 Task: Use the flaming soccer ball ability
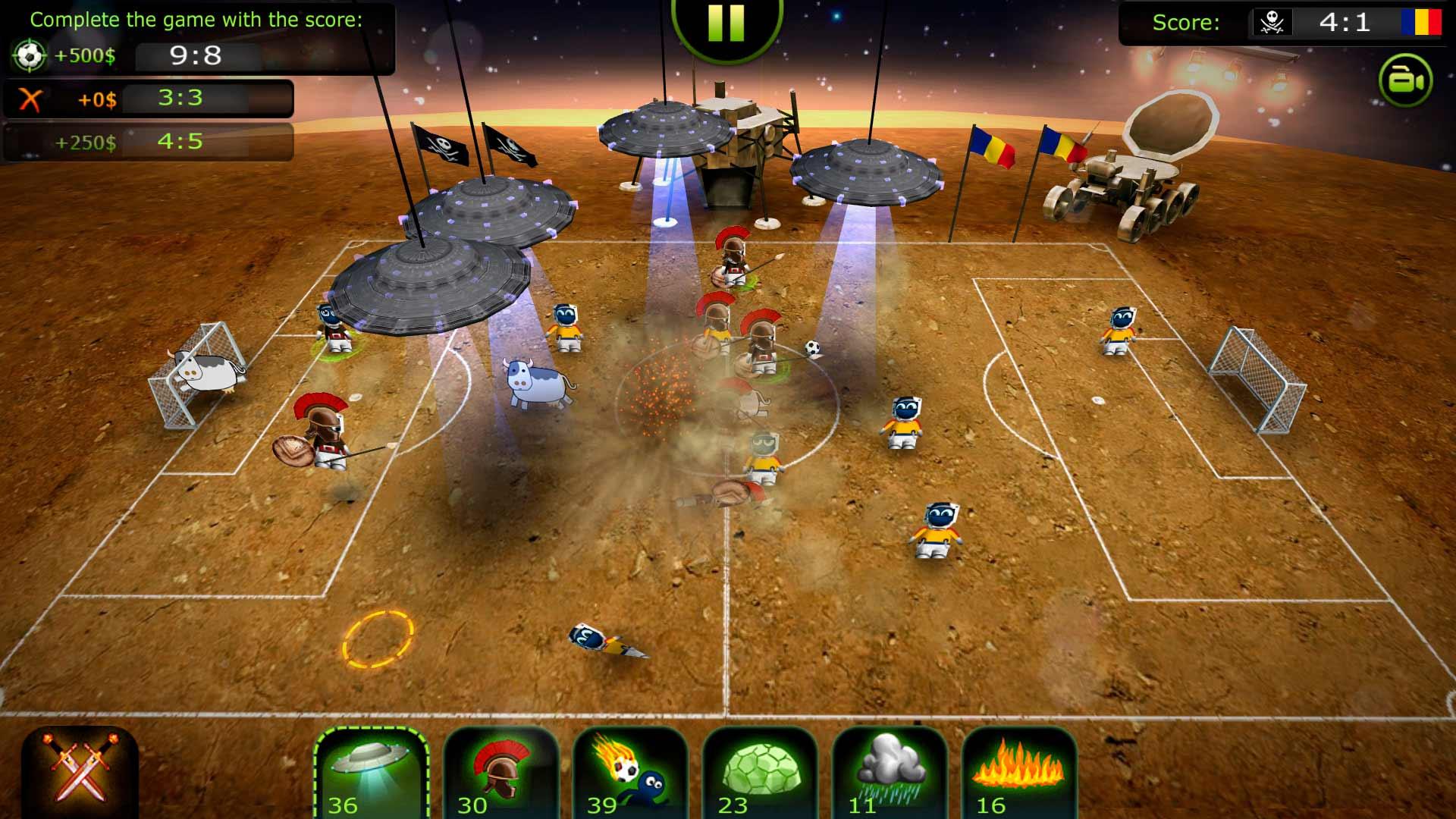coord(630,773)
